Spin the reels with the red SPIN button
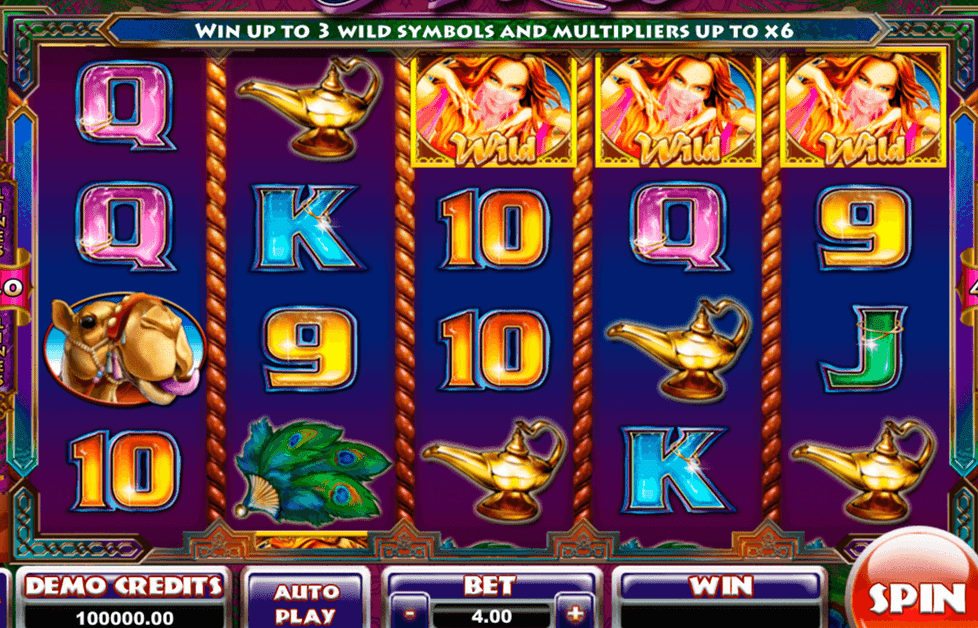 pyautogui.click(x=916, y=596)
